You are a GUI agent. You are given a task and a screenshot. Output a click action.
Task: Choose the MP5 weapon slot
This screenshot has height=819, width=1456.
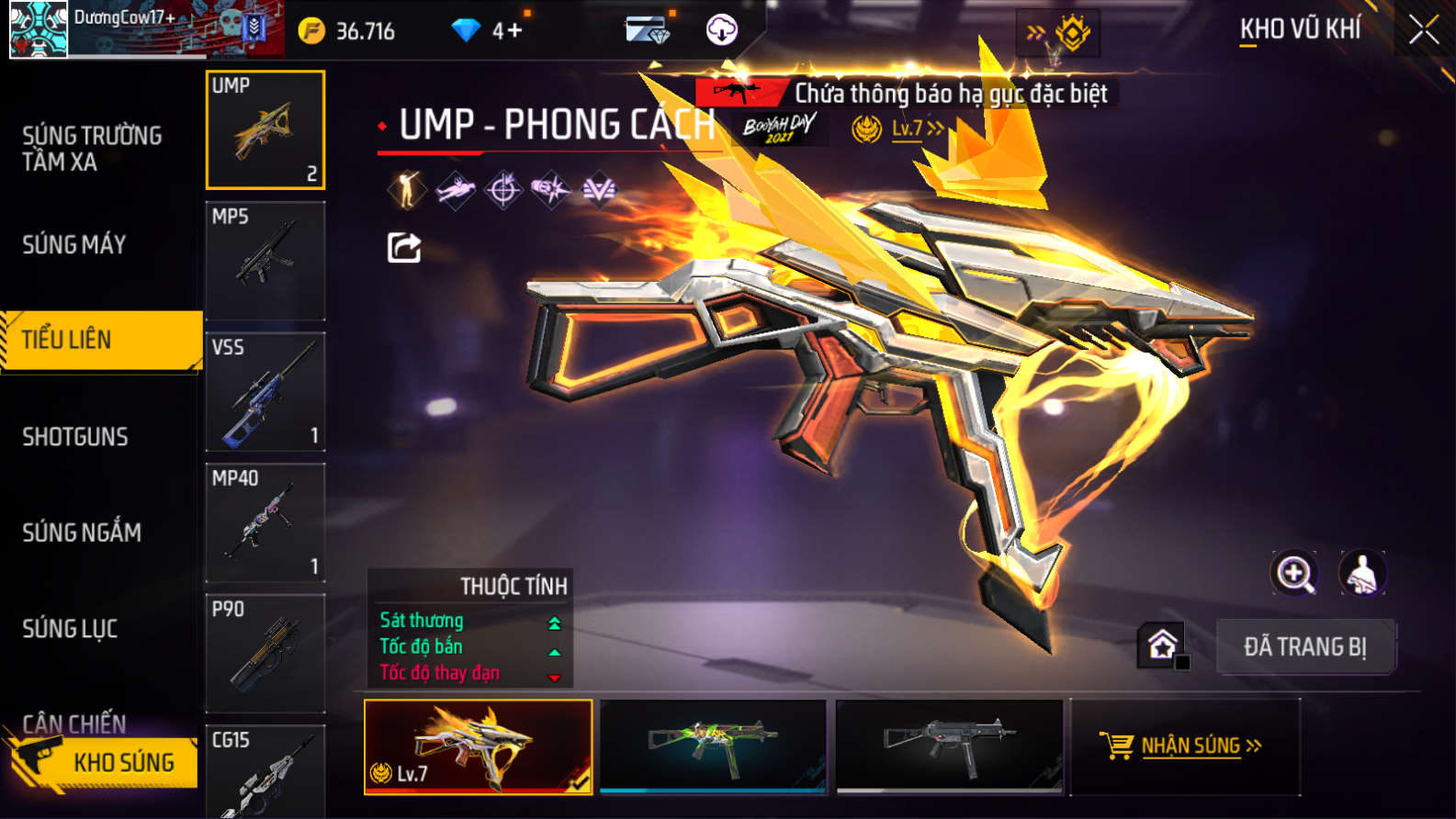tap(265, 261)
